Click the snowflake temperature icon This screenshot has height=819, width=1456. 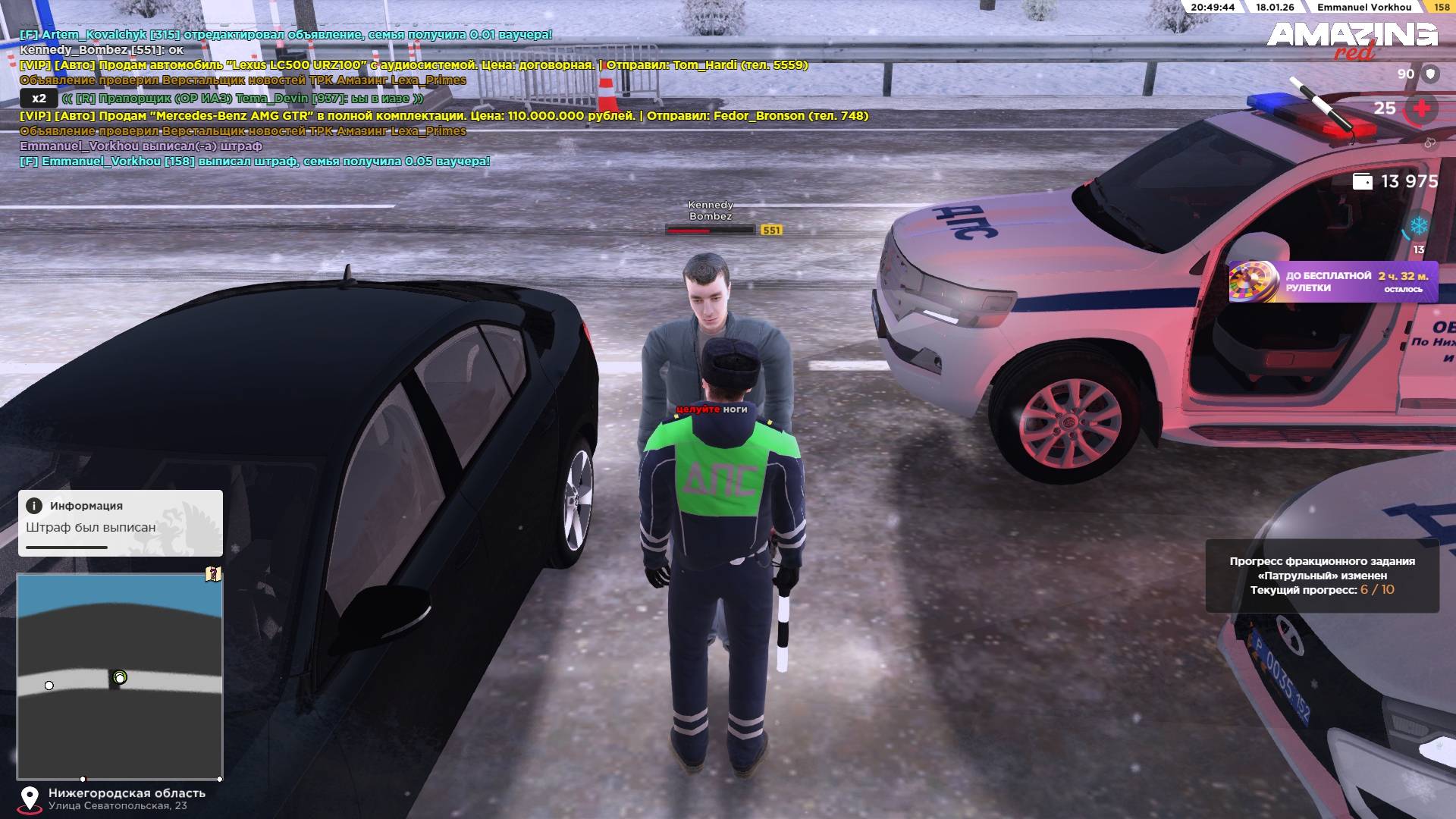[x=1418, y=226]
